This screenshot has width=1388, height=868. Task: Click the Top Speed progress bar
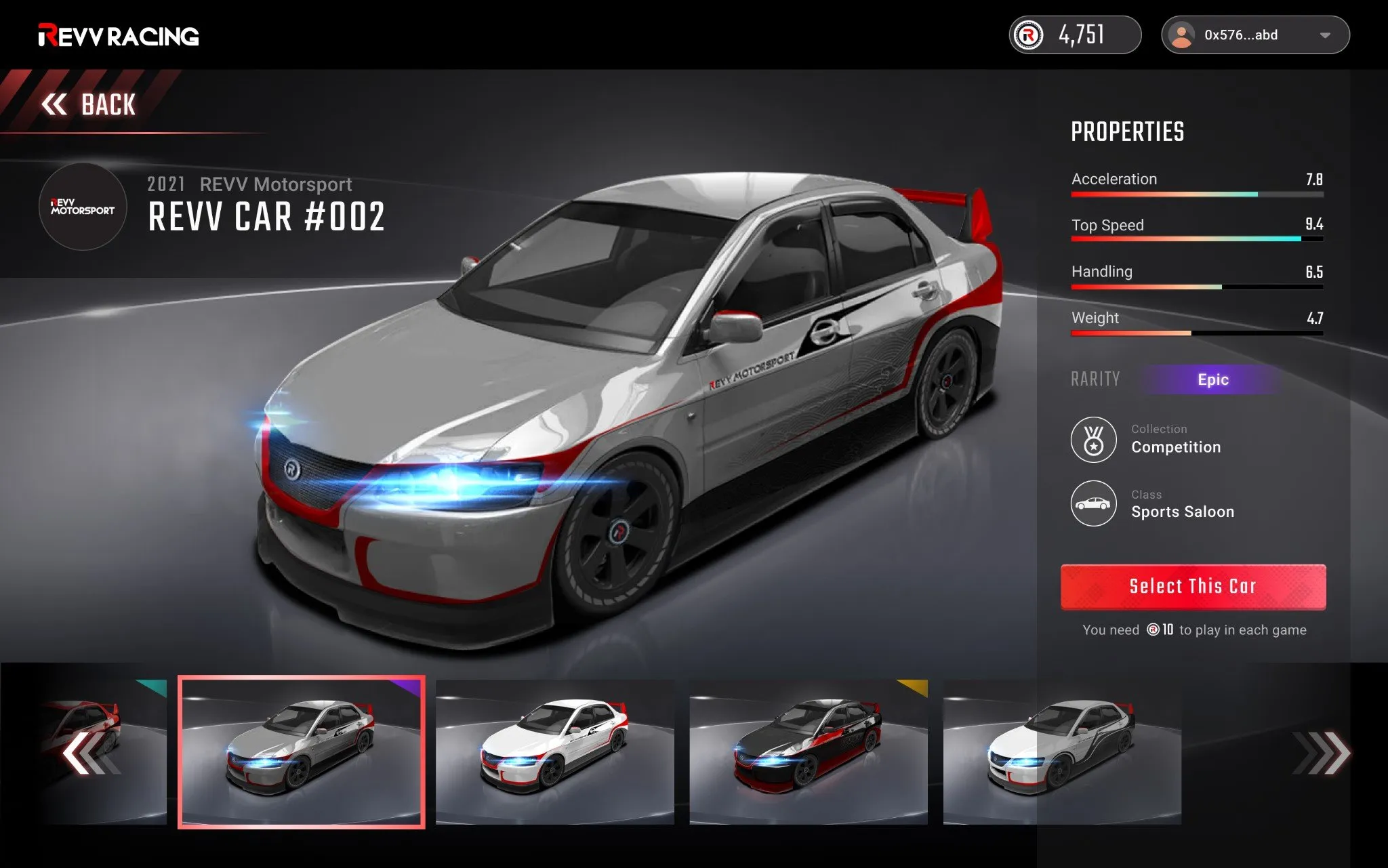pyautogui.click(x=1196, y=240)
